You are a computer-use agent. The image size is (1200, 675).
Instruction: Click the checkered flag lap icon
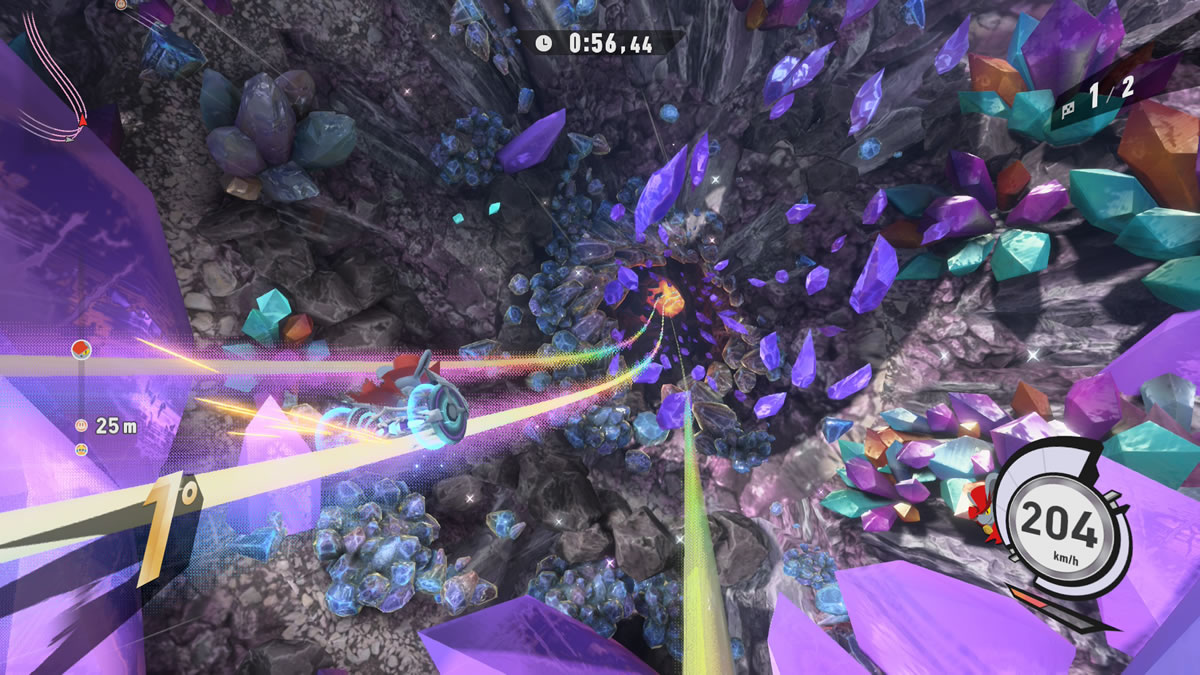(1068, 102)
